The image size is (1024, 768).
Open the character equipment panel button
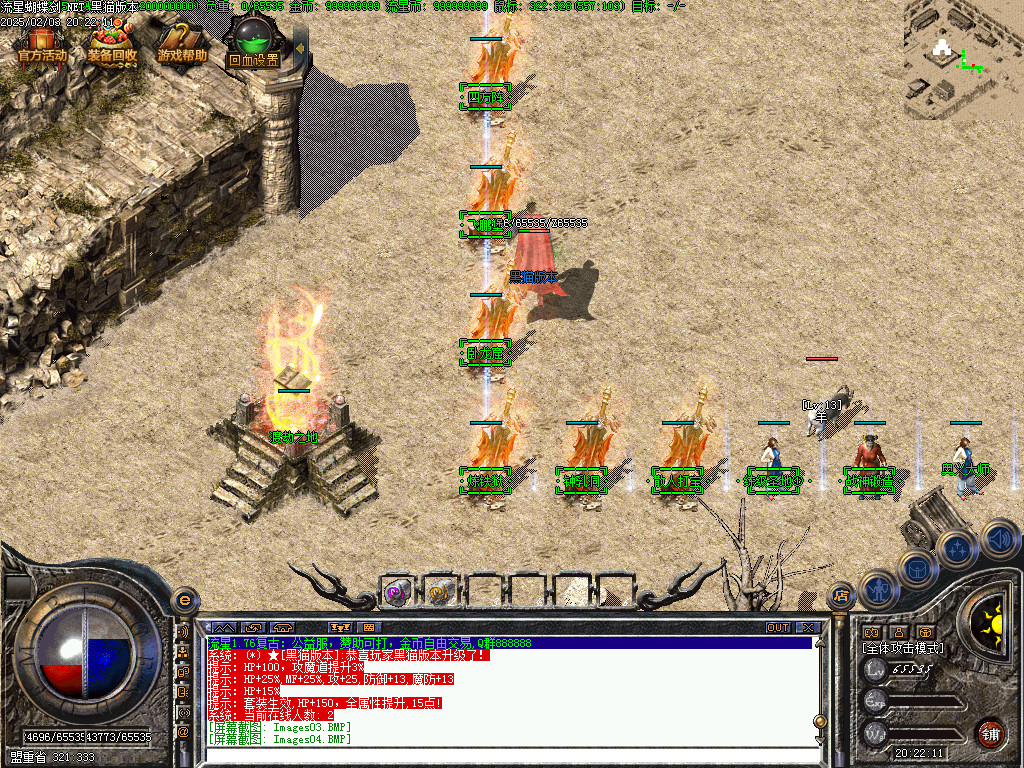click(878, 590)
